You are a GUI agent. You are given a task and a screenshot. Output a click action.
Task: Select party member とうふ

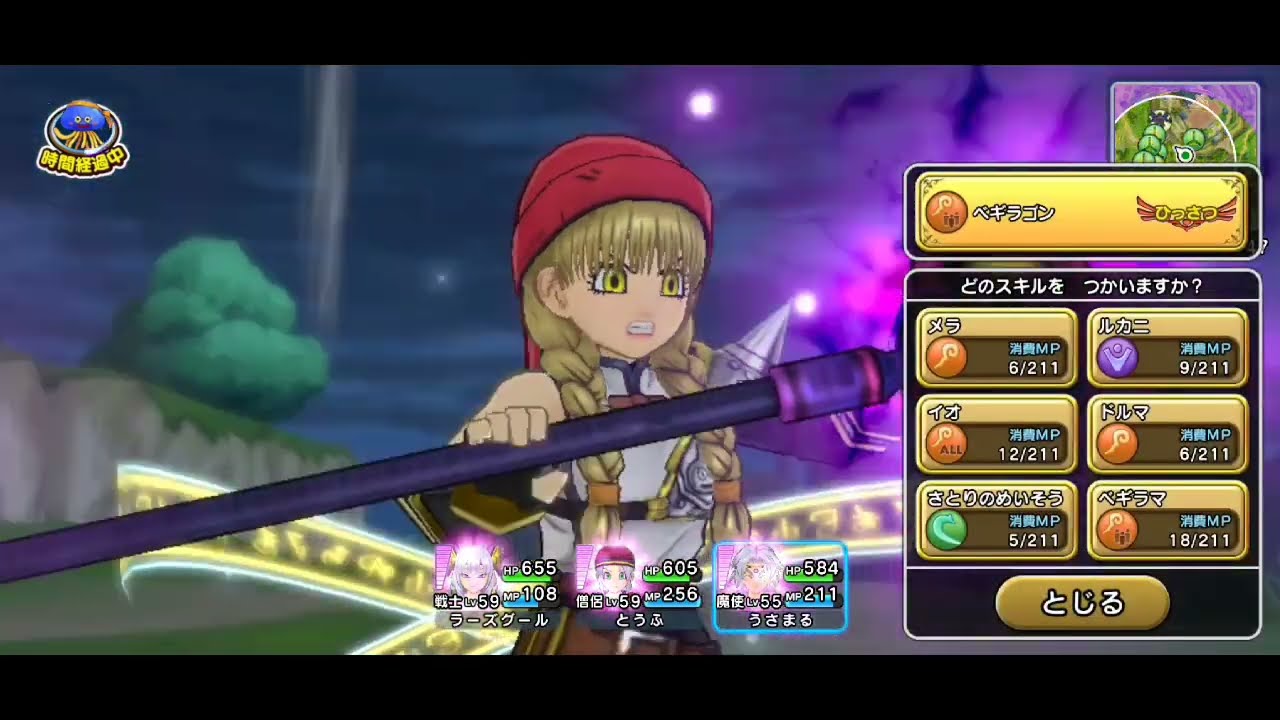pyautogui.click(x=640, y=588)
